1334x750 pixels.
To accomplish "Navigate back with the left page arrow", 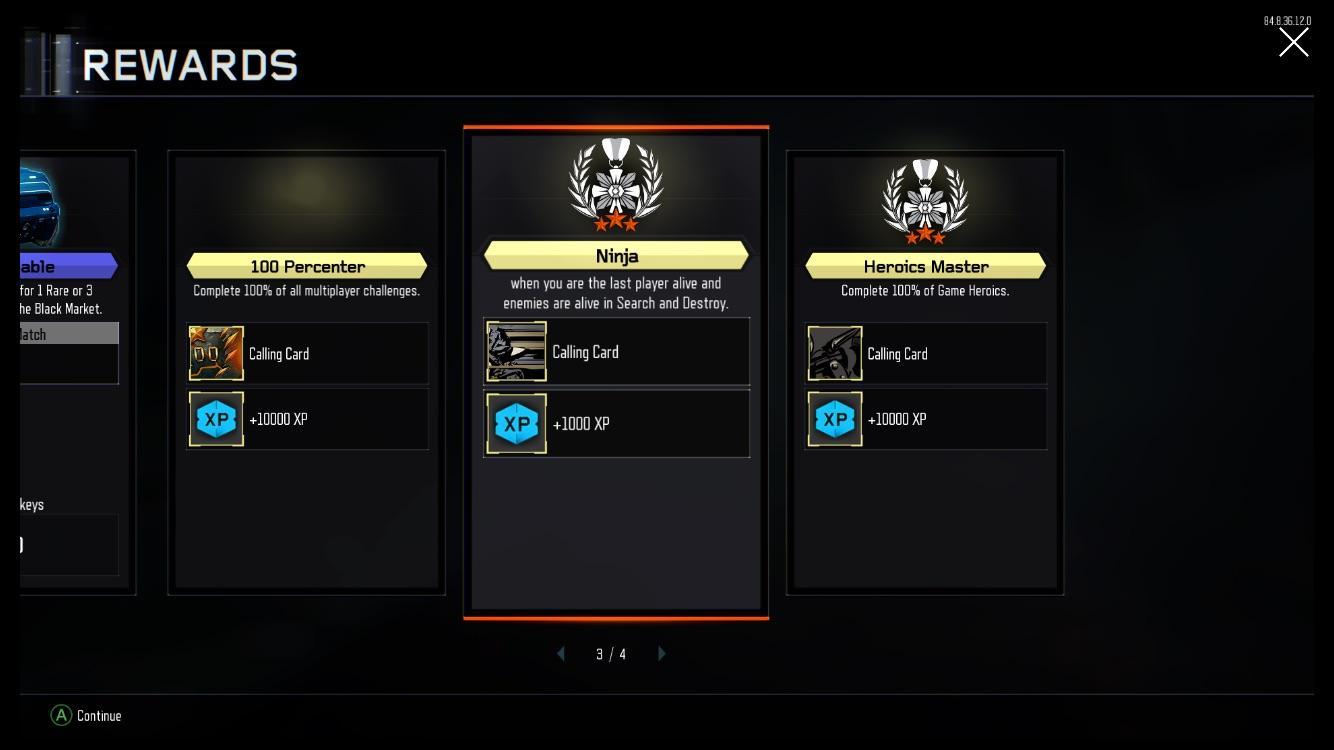I will point(560,653).
